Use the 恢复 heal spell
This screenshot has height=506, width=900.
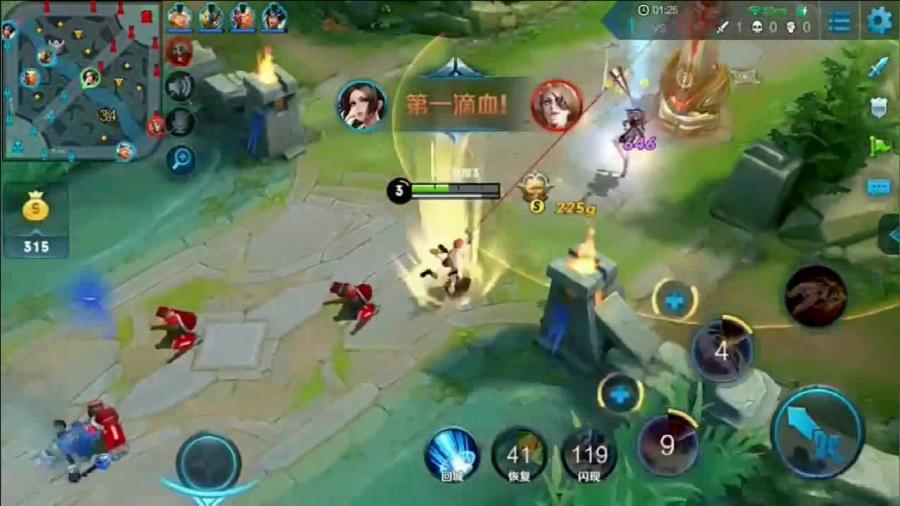519,452
